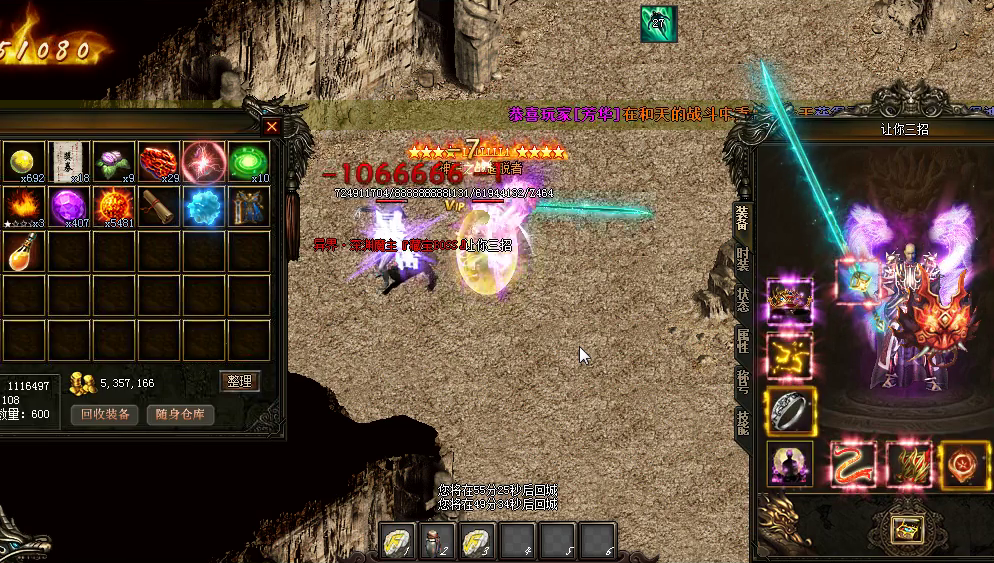Close the inventory bag window
This screenshot has width=994, height=563.
[x=271, y=127]
